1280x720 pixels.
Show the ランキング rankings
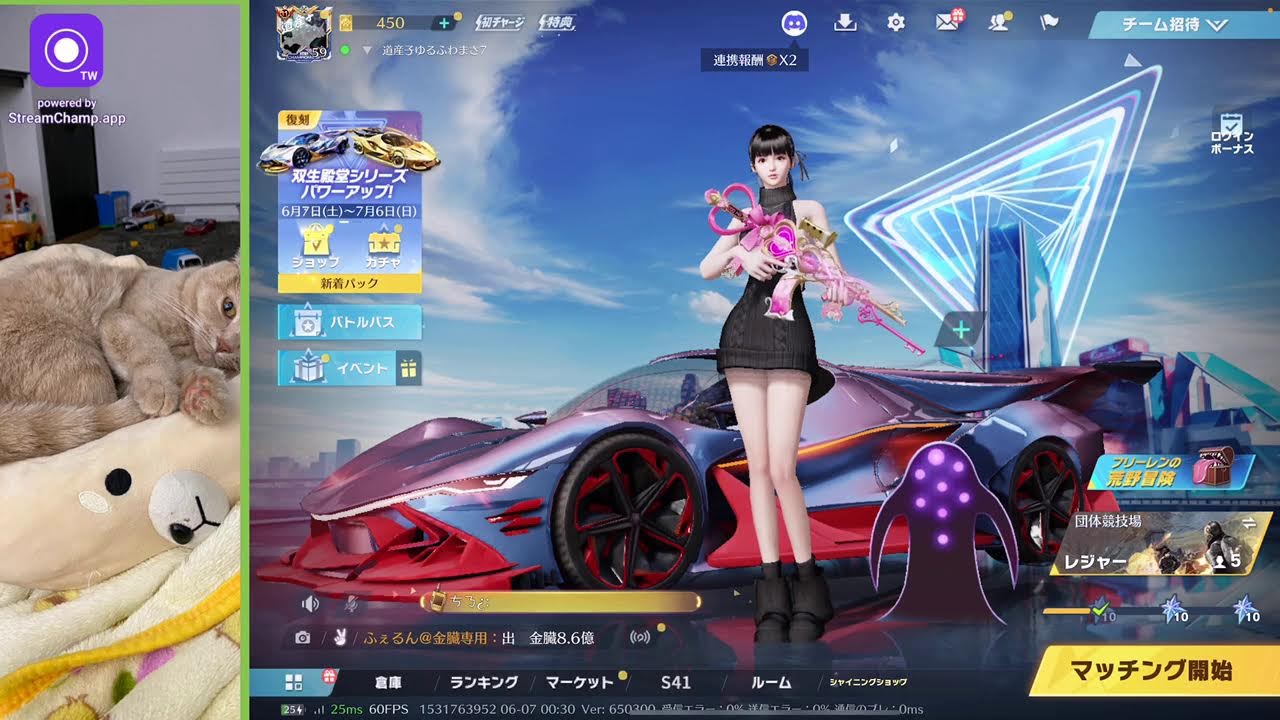483,682
